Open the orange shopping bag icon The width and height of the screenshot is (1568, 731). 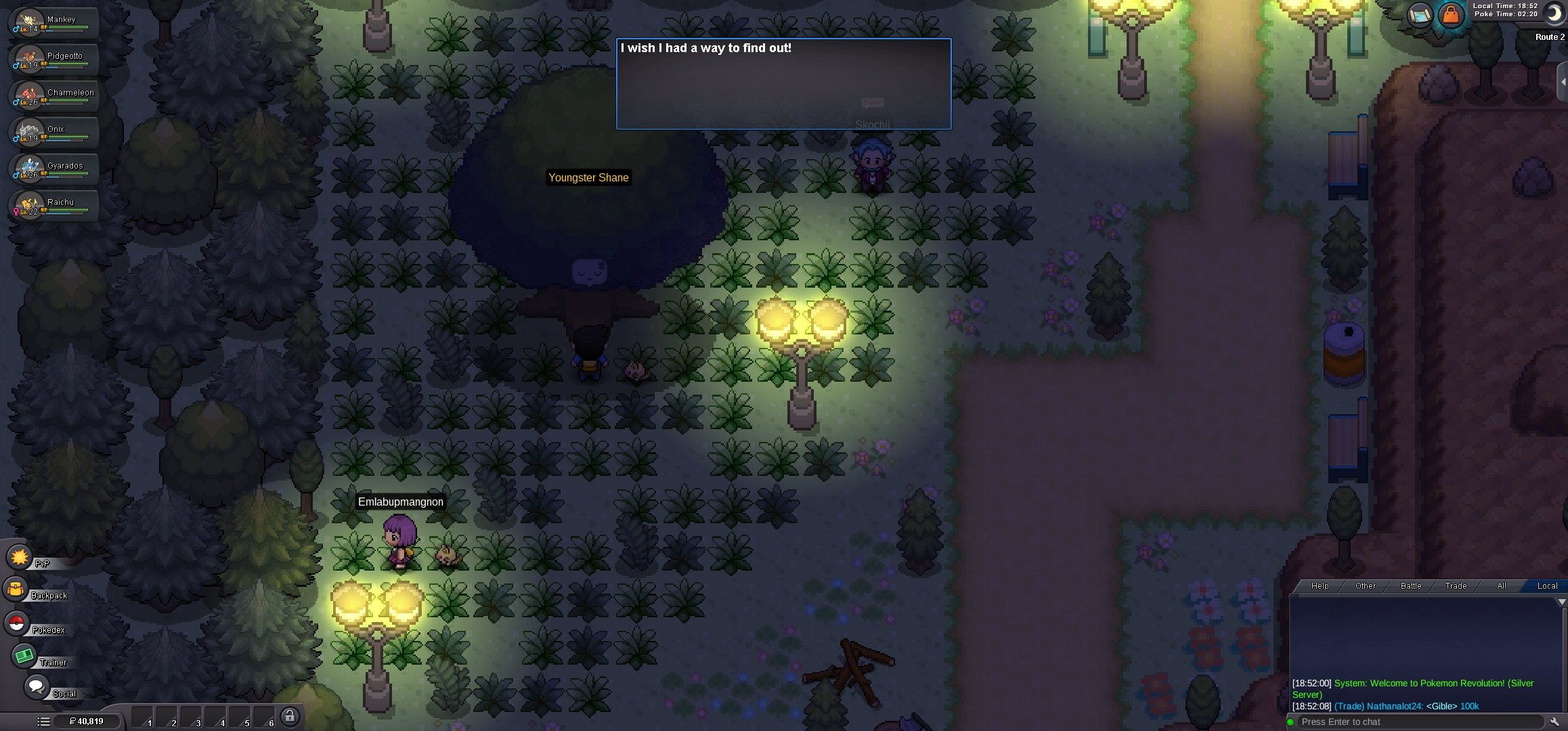[x=1450, y=16]
